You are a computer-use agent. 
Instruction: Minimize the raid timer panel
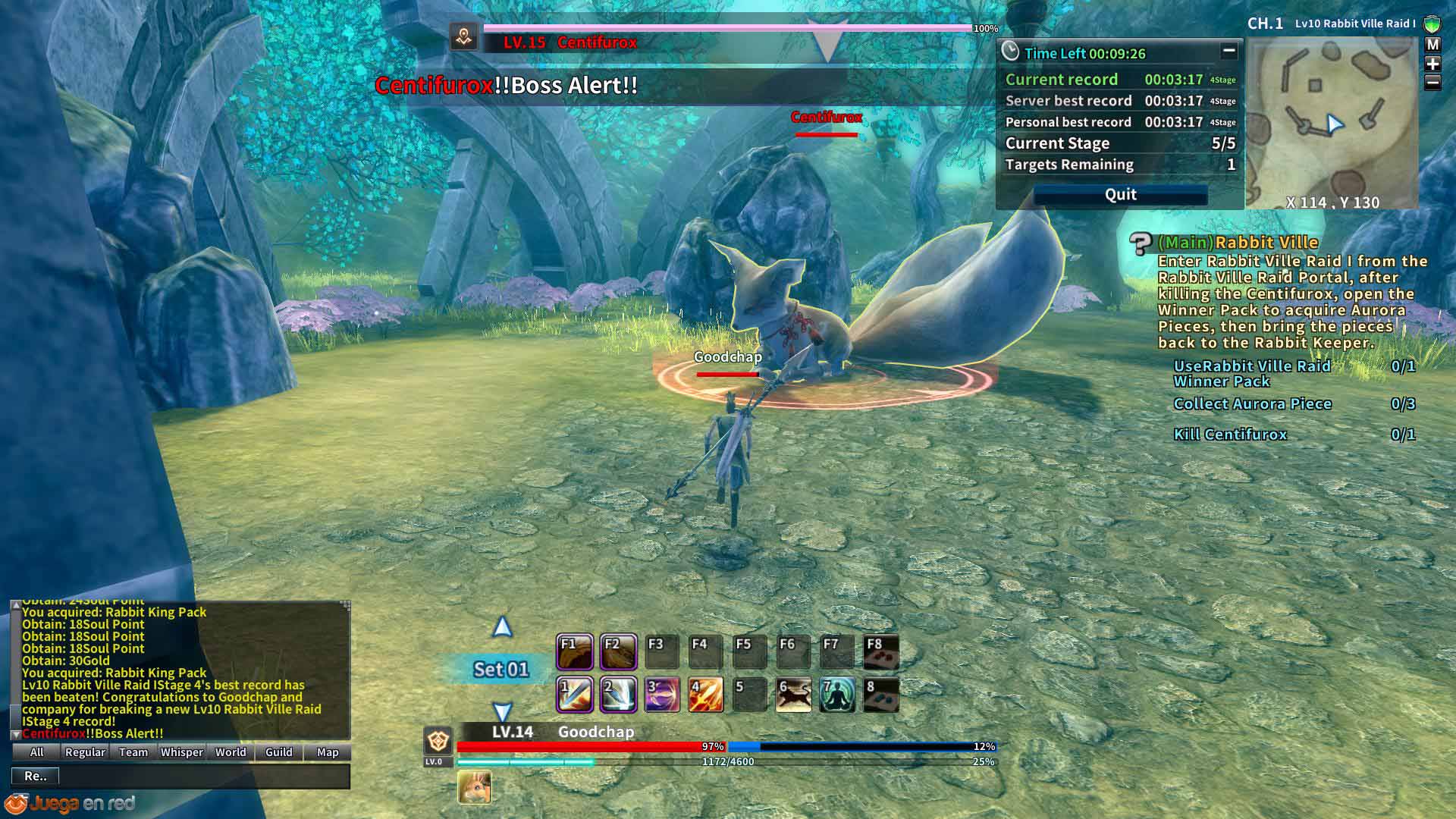[x=1229, y=52]
